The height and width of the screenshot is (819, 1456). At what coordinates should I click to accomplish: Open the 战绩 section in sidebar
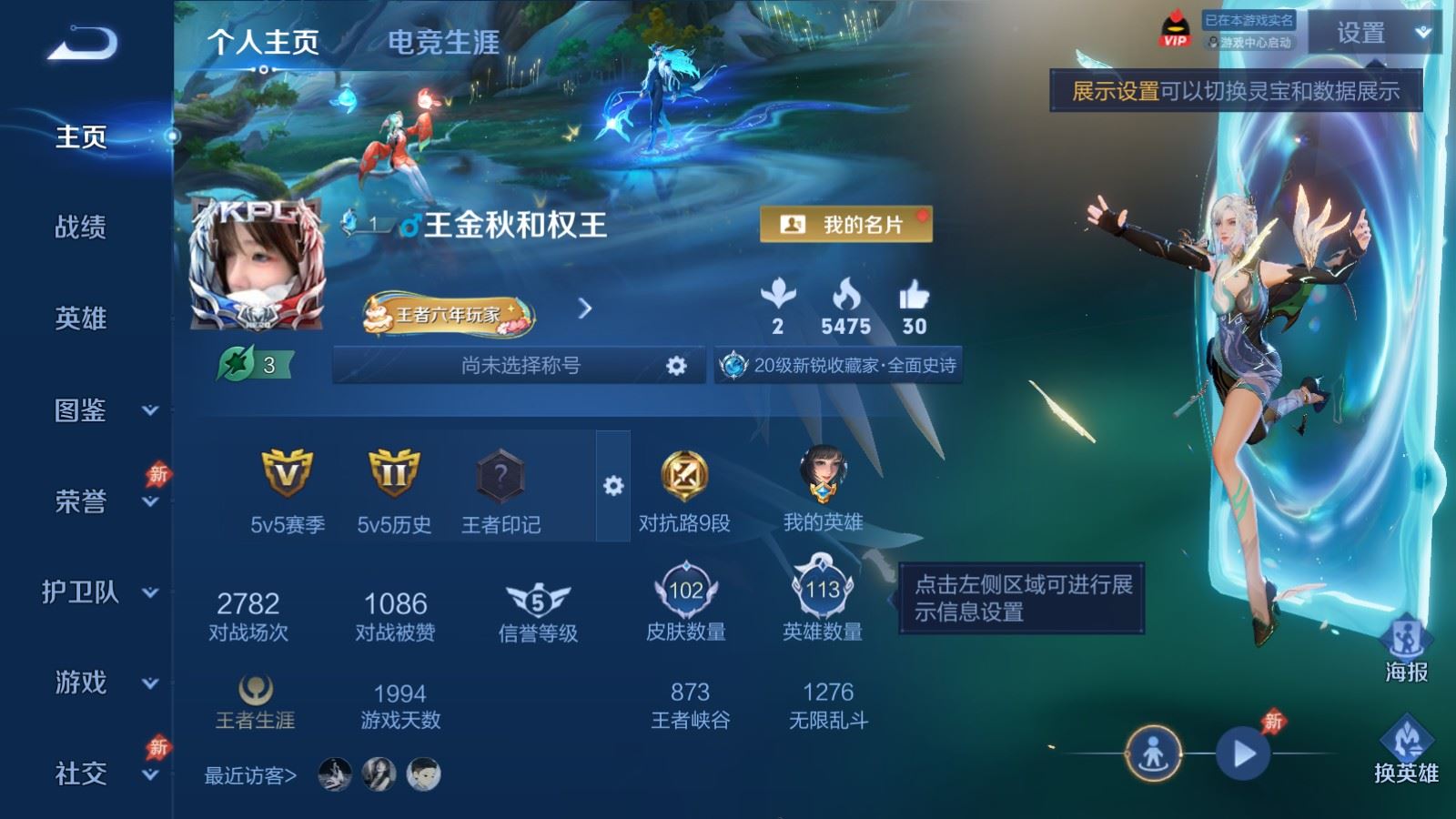coord(81,227)
